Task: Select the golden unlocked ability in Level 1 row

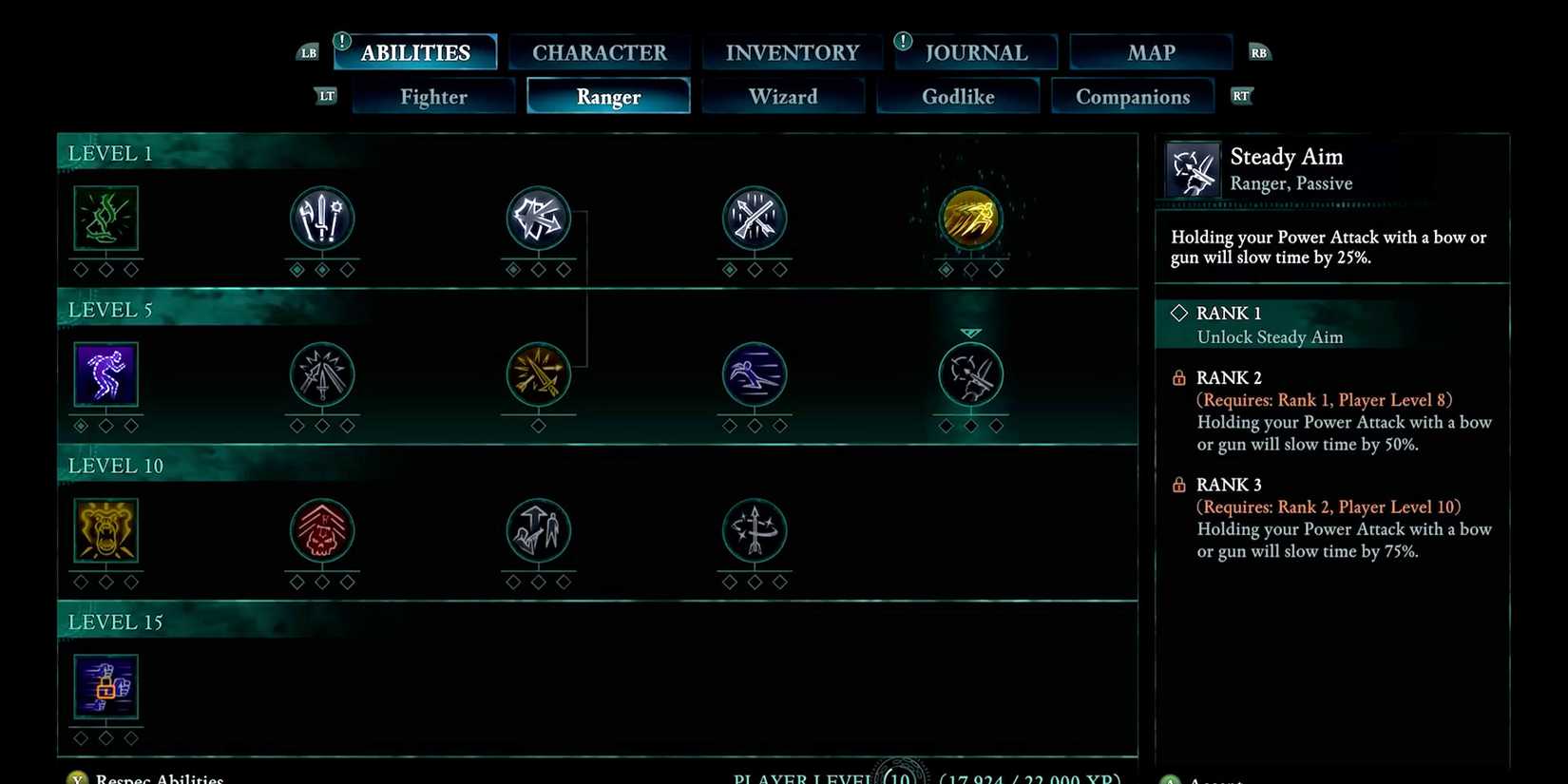Action: click(x=970, y=219)
